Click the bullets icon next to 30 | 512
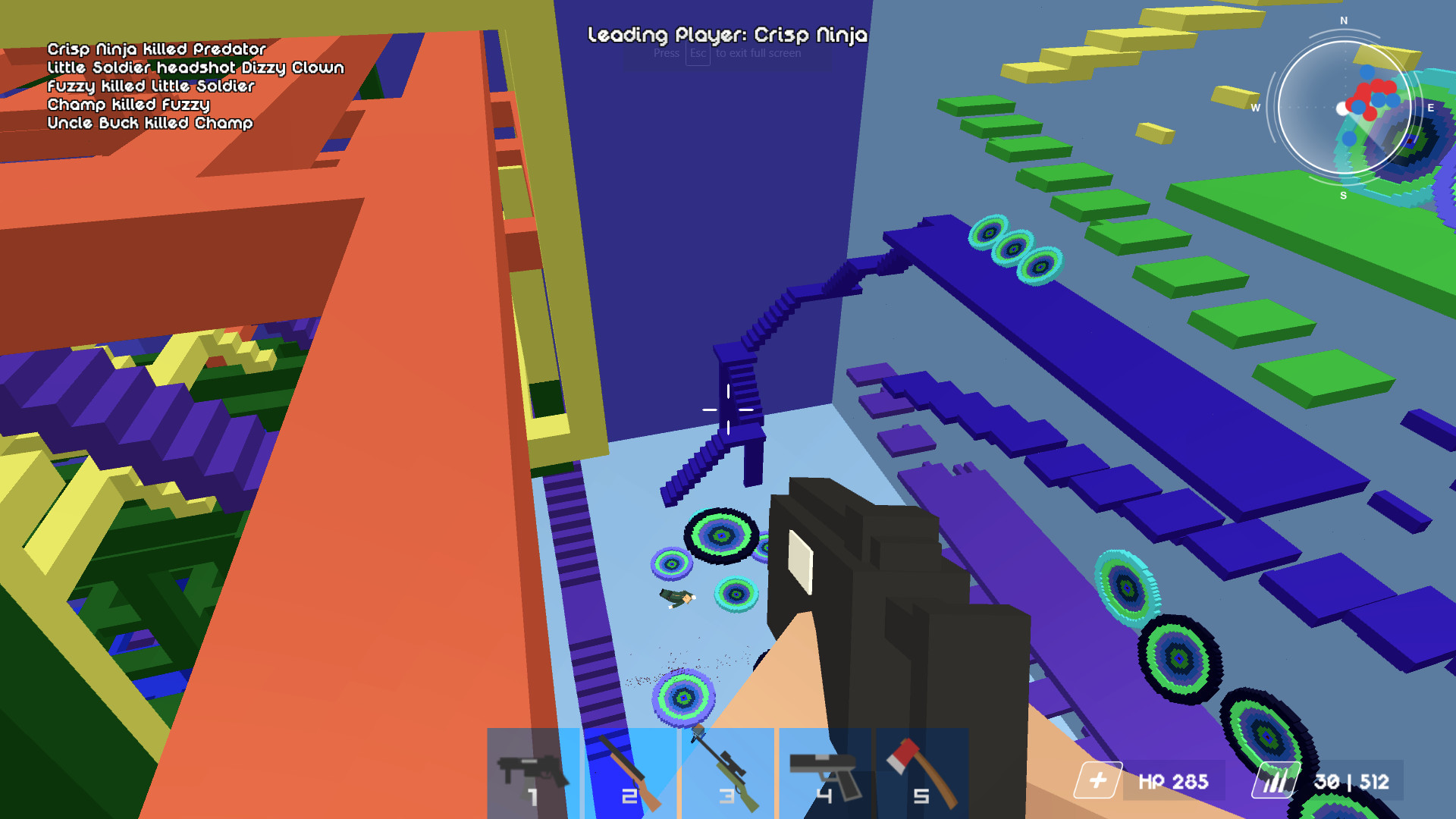This screenshot has width=1456, height=819. pyautogui.click(x=1276, y=780)
